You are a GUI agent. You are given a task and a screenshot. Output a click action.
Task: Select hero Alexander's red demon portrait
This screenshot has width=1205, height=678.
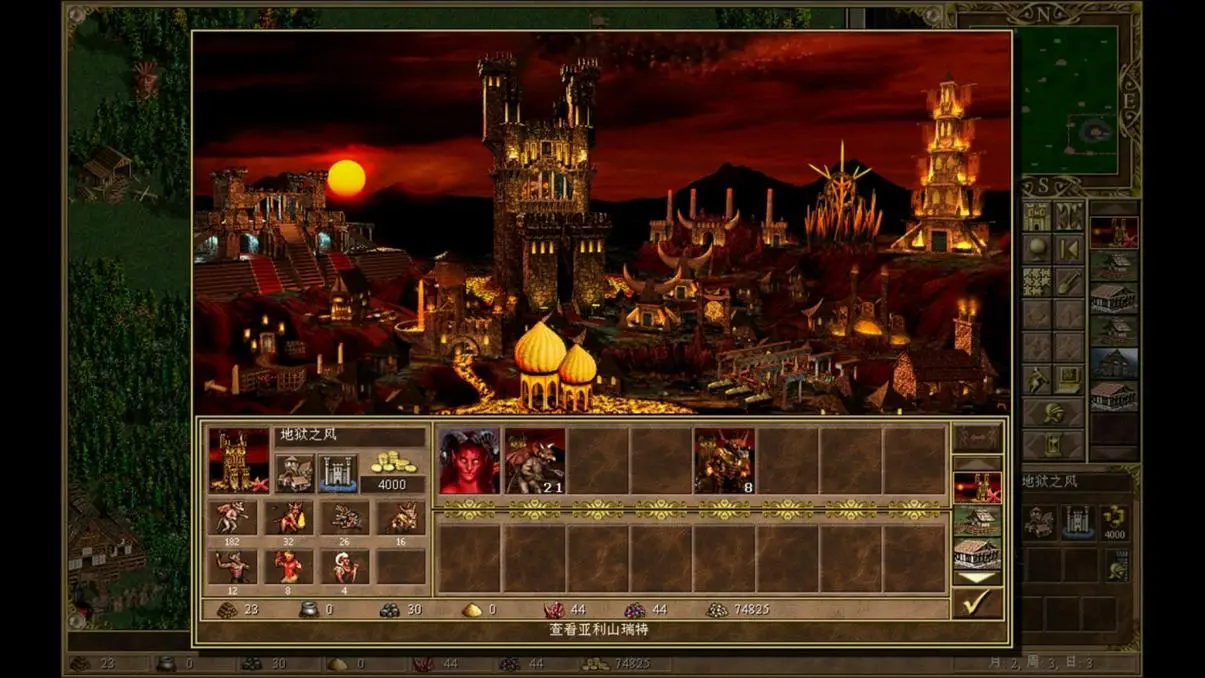click(x=469, y=461)
